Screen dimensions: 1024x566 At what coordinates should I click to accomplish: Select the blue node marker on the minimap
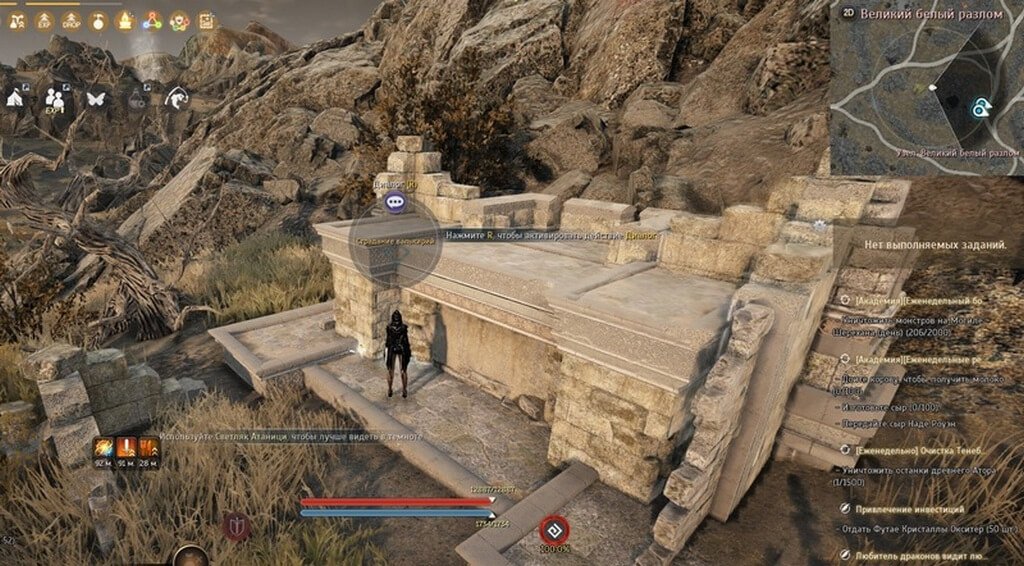pos(982,107)
